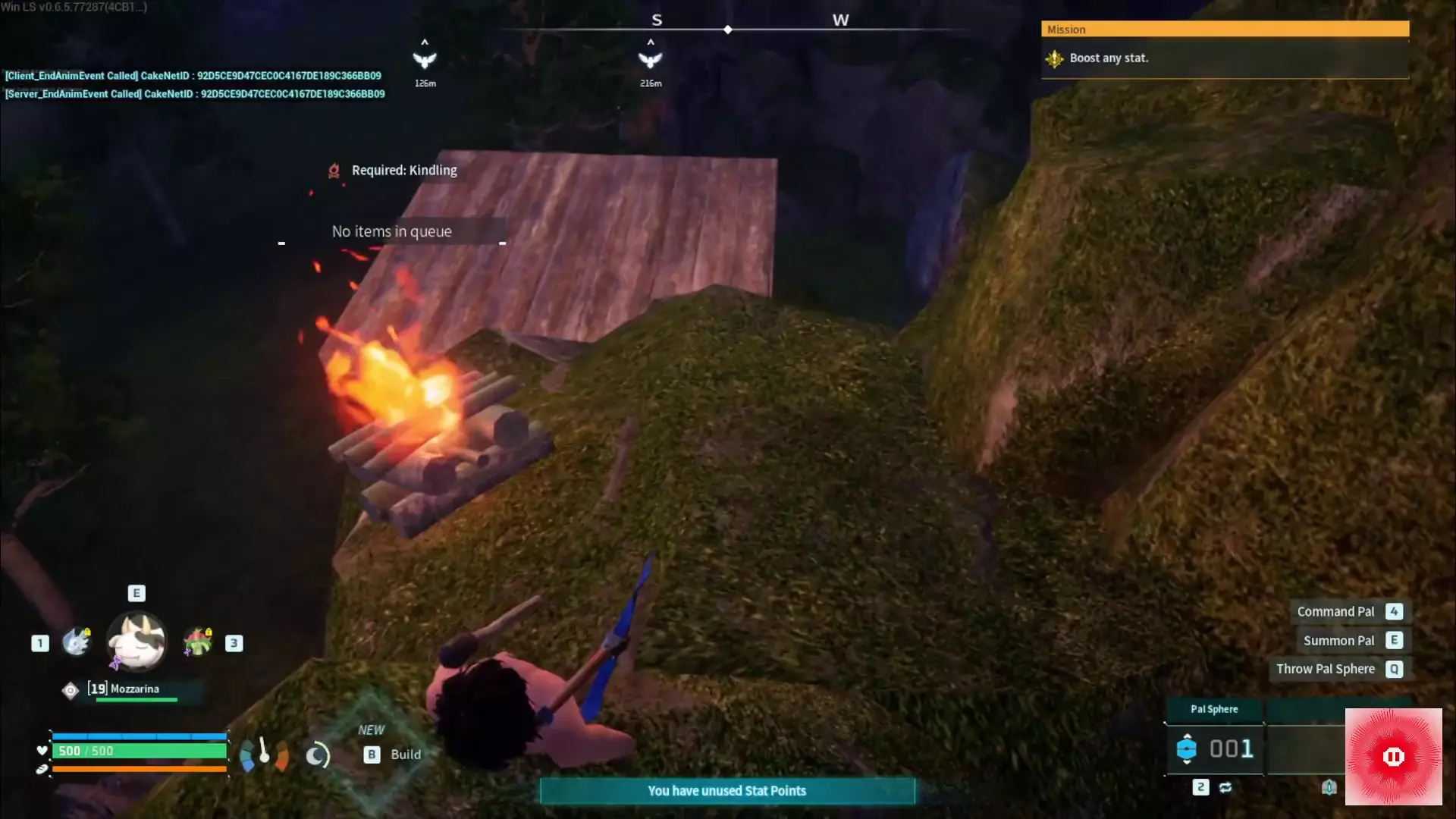Choose the grey pal icon beside Mozzarina

tap(76, 642)
